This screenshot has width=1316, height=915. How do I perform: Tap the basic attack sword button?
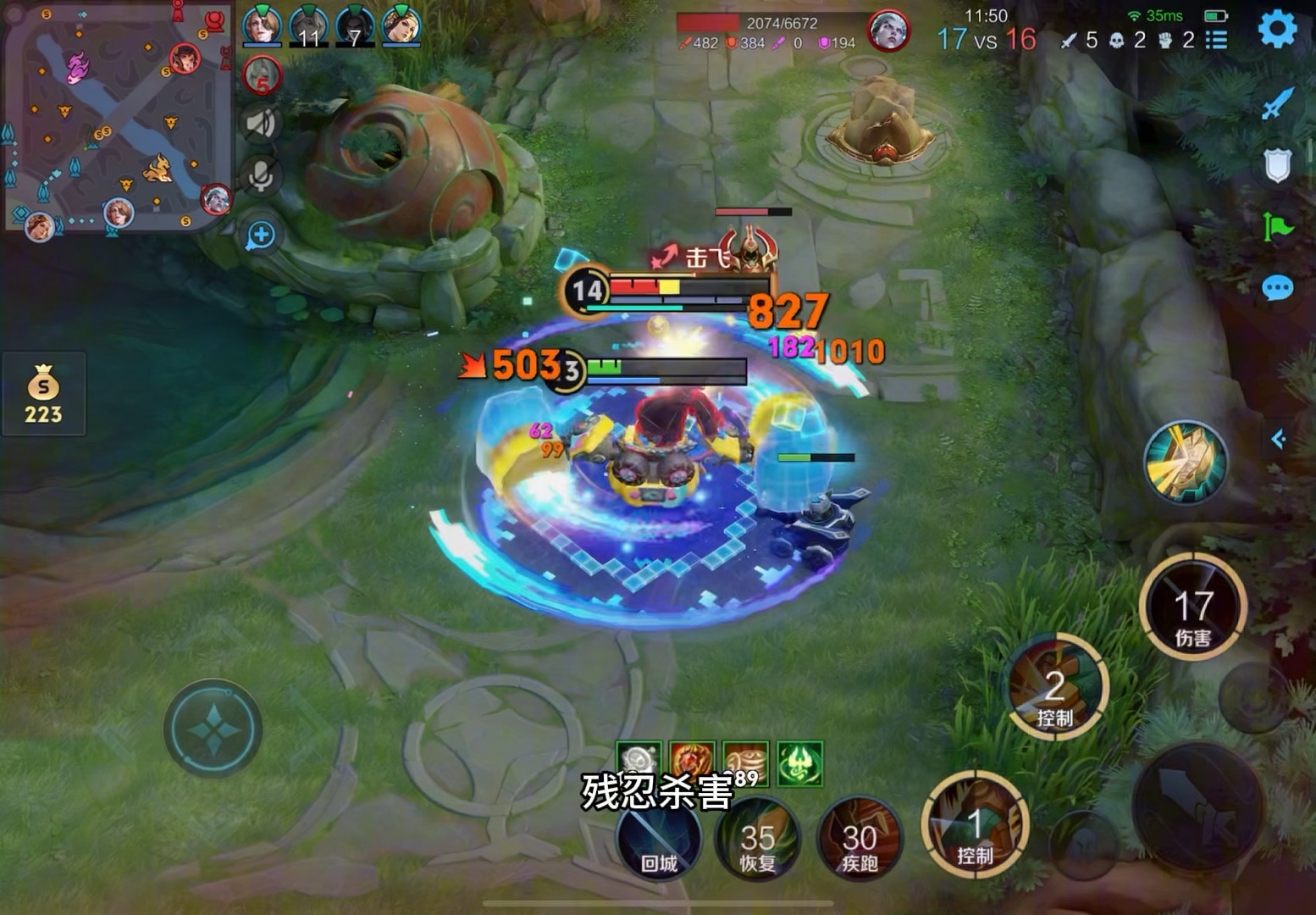tap(1197, 805)
